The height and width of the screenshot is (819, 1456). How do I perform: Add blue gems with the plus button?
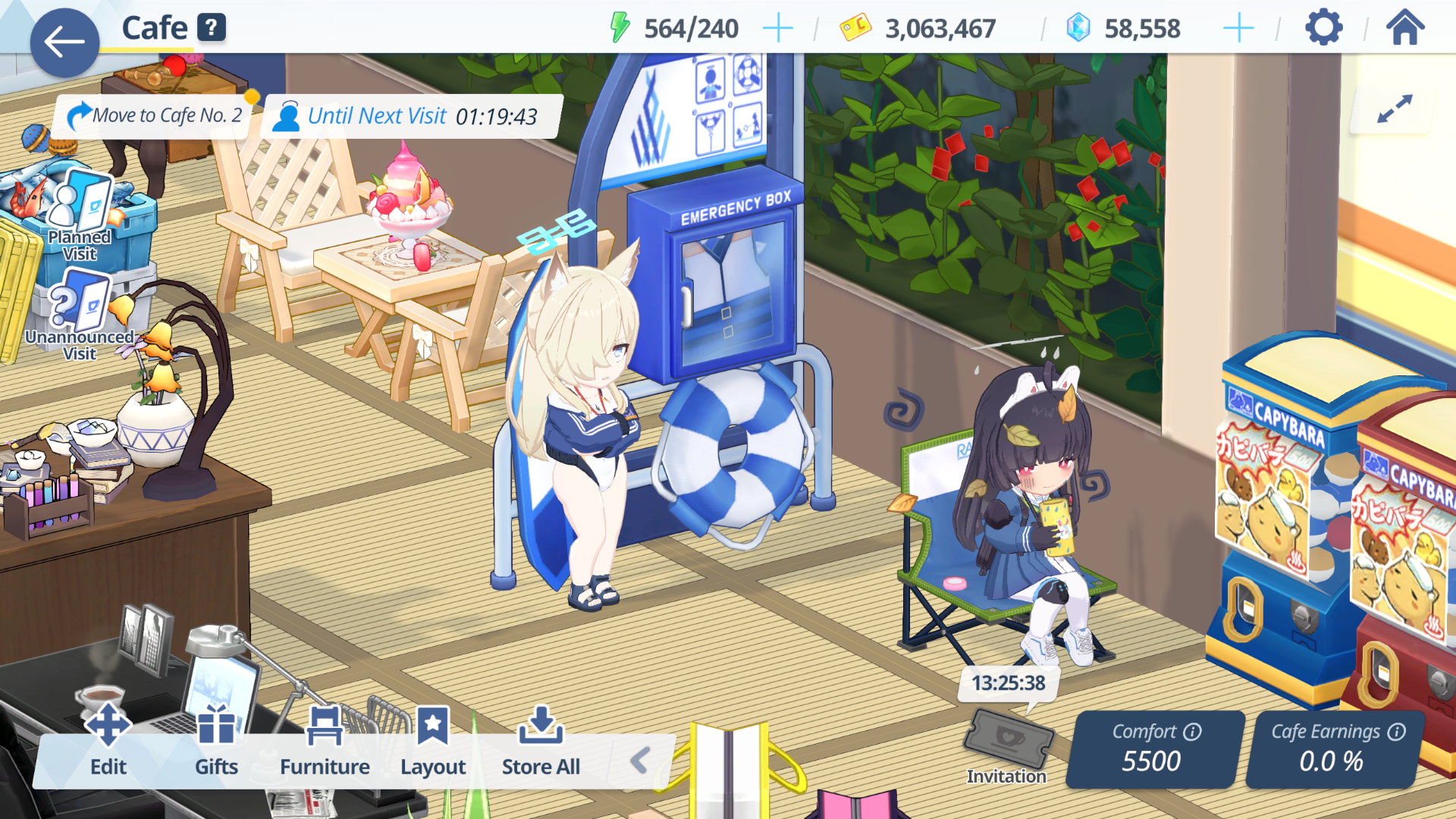(x=1238, y=29)
